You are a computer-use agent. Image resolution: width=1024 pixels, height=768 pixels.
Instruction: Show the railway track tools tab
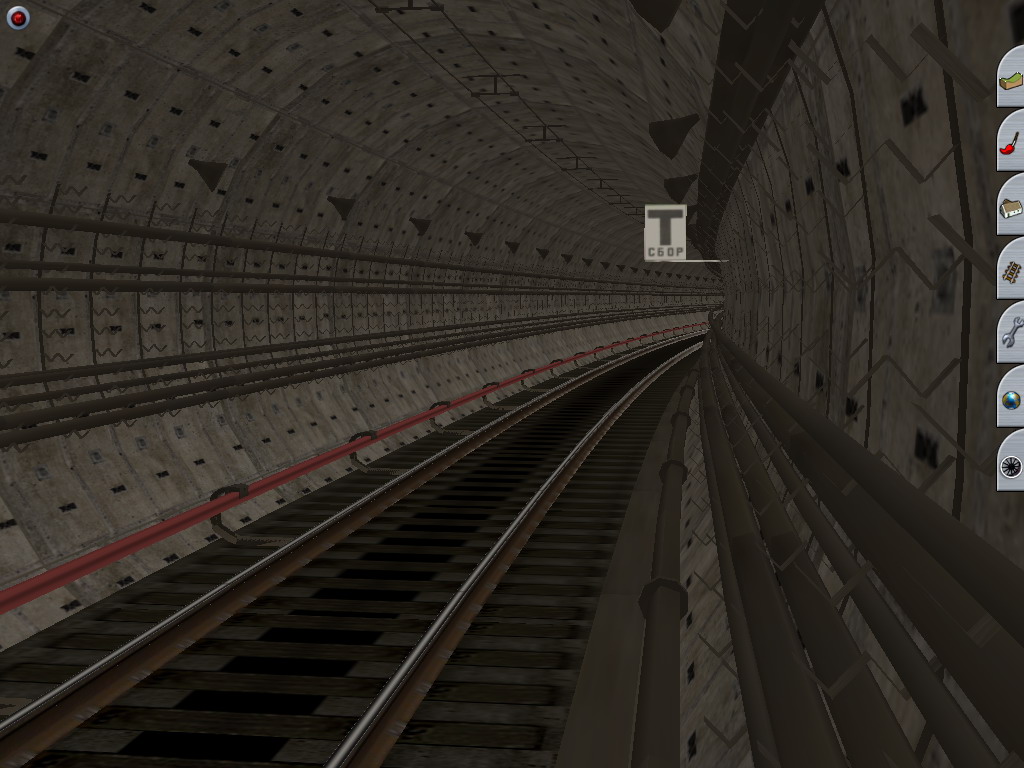(1011, 270)
